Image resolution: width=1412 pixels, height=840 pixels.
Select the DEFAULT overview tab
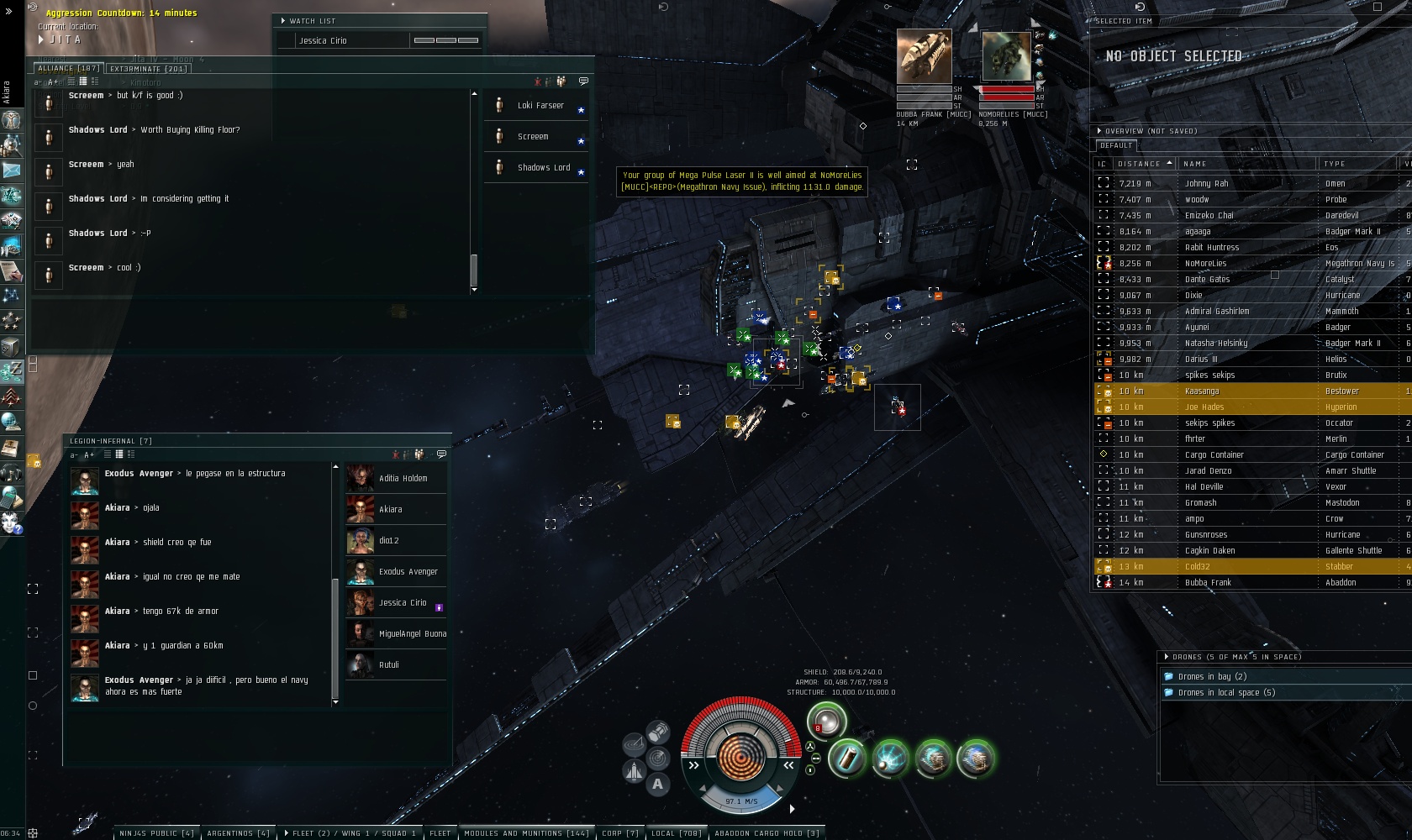tap(1116, 145)
